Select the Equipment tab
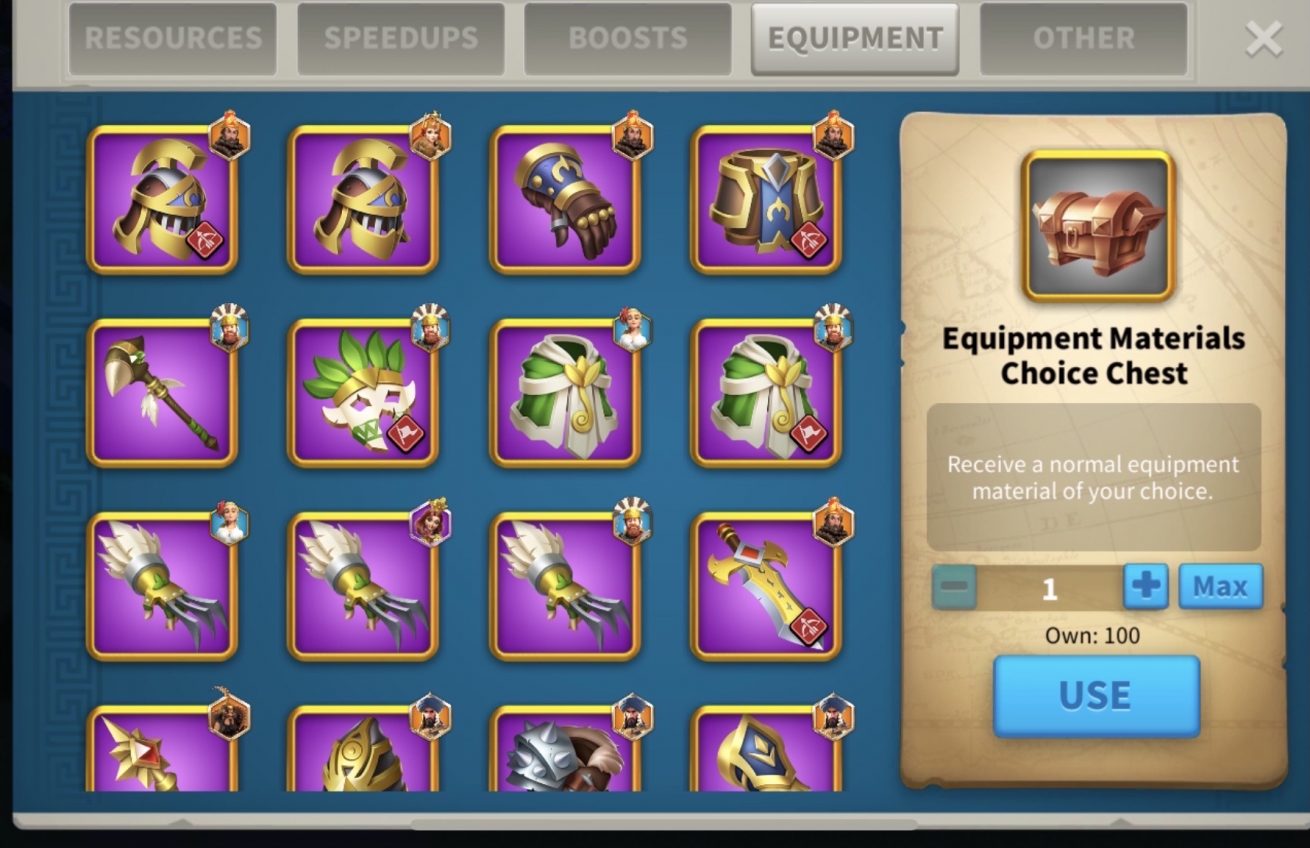This screenshot has width=1310, height=848. click(x=854, y=39)
